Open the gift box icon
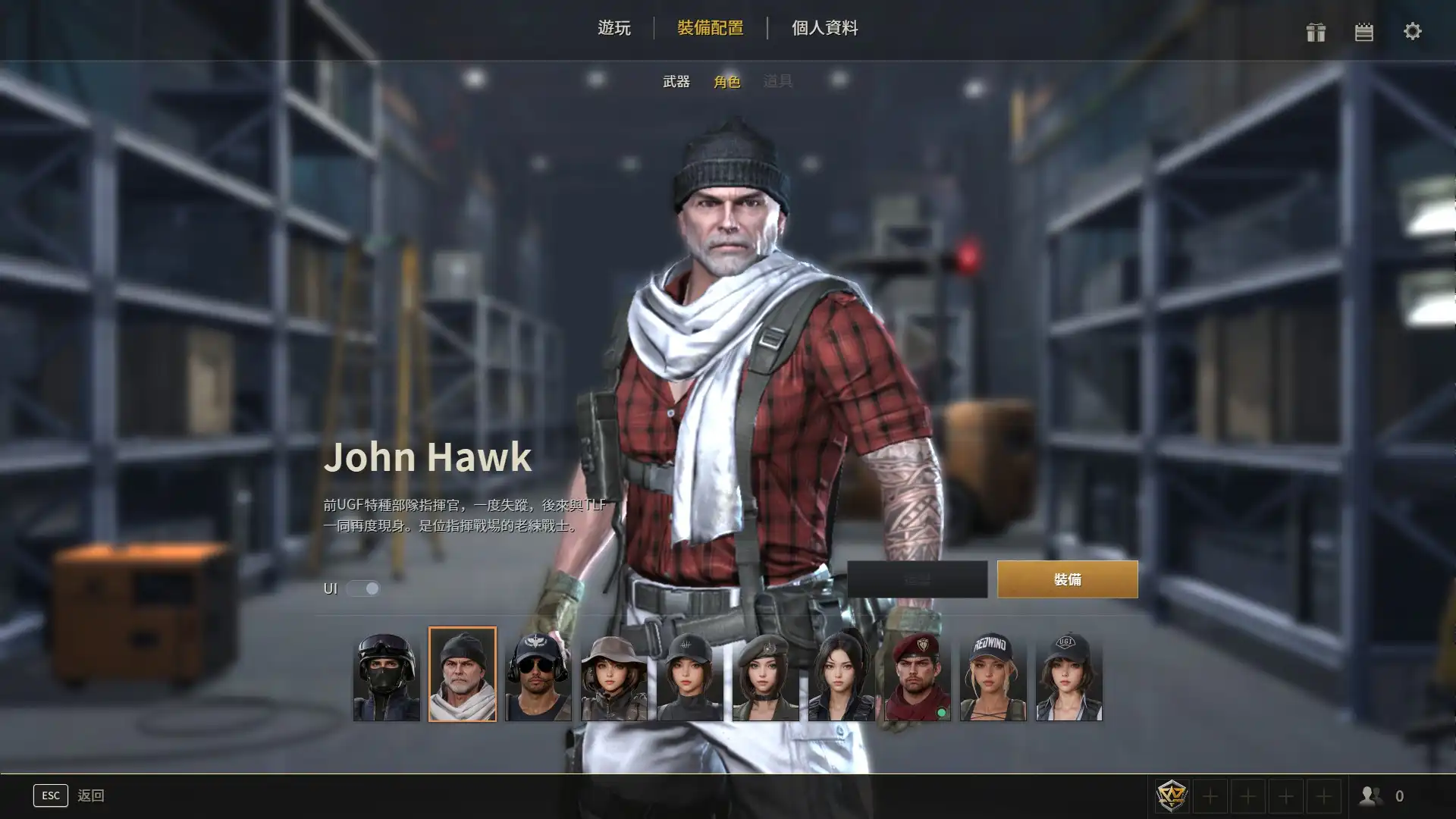Screen dimensions: 1456x819 pos(1316,32)
